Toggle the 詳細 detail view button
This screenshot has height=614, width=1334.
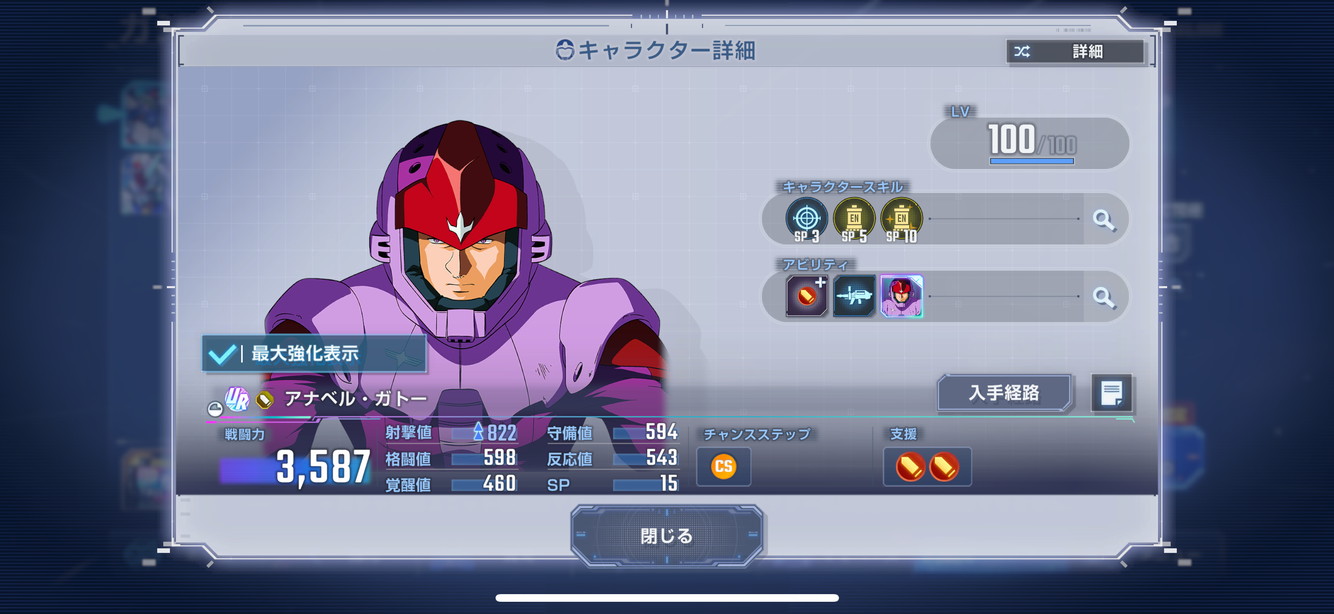pyautogui.click(x=1075, y=52)
